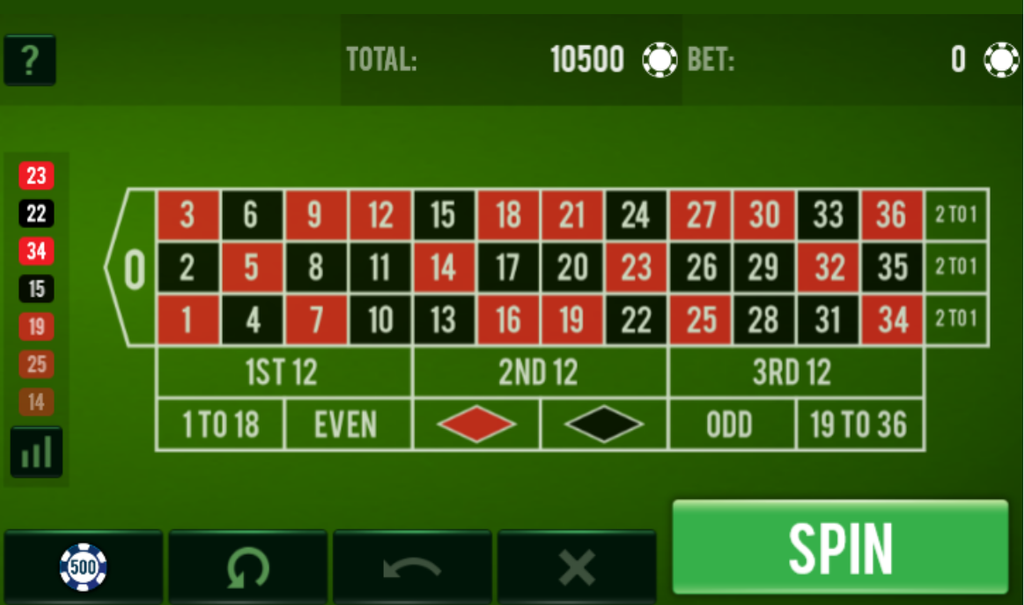1024x605 pixels.
Task: Hit the green SPIN button
Action: coord(840,547)
